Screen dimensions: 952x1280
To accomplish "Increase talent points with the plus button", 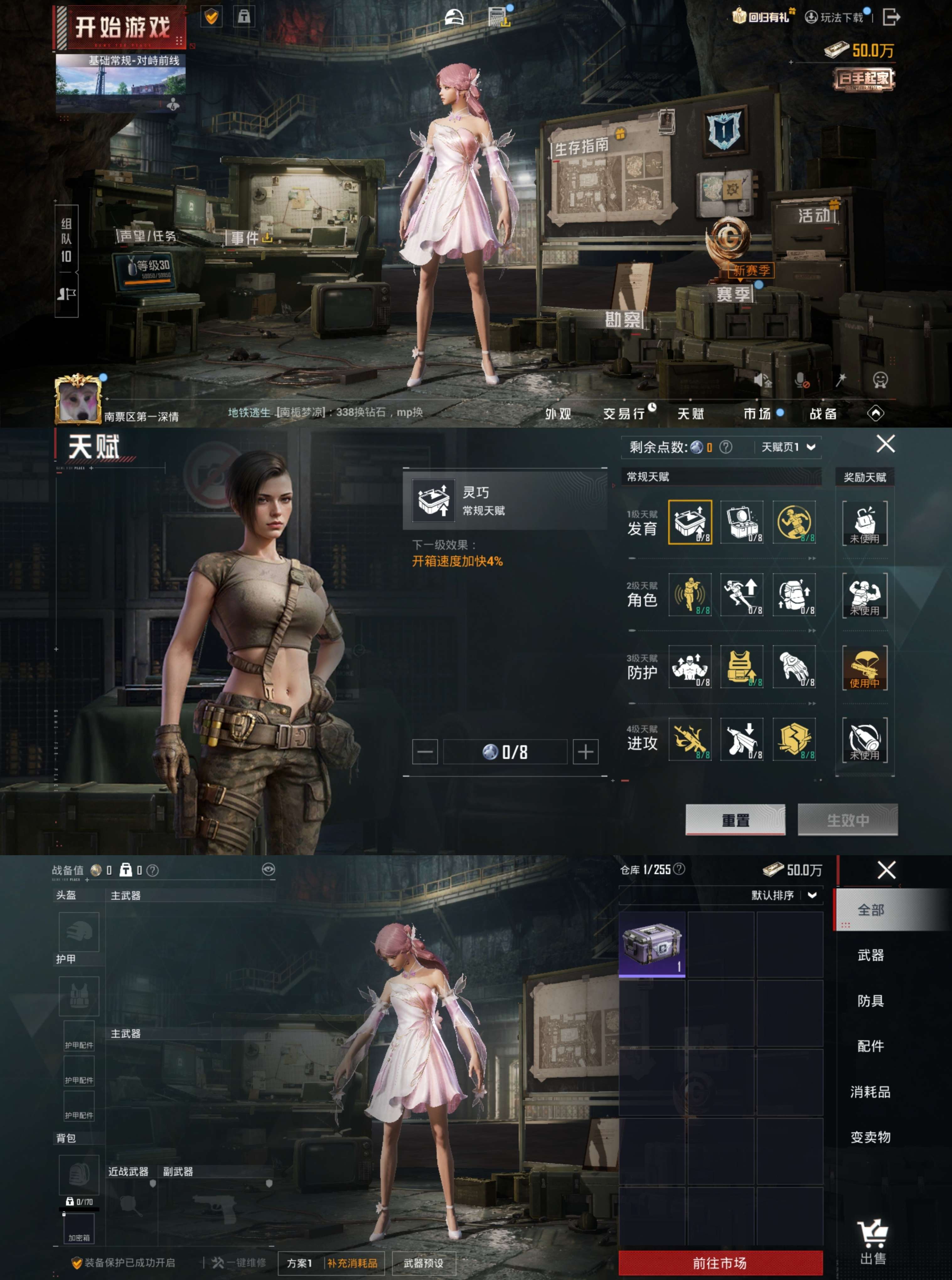I will (585, 752).
